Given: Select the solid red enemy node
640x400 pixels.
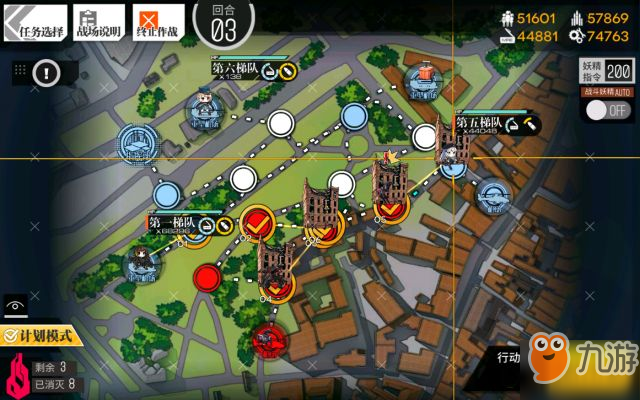Looking at the screenshot, I should pyautogui.click(x=207, y=275).
